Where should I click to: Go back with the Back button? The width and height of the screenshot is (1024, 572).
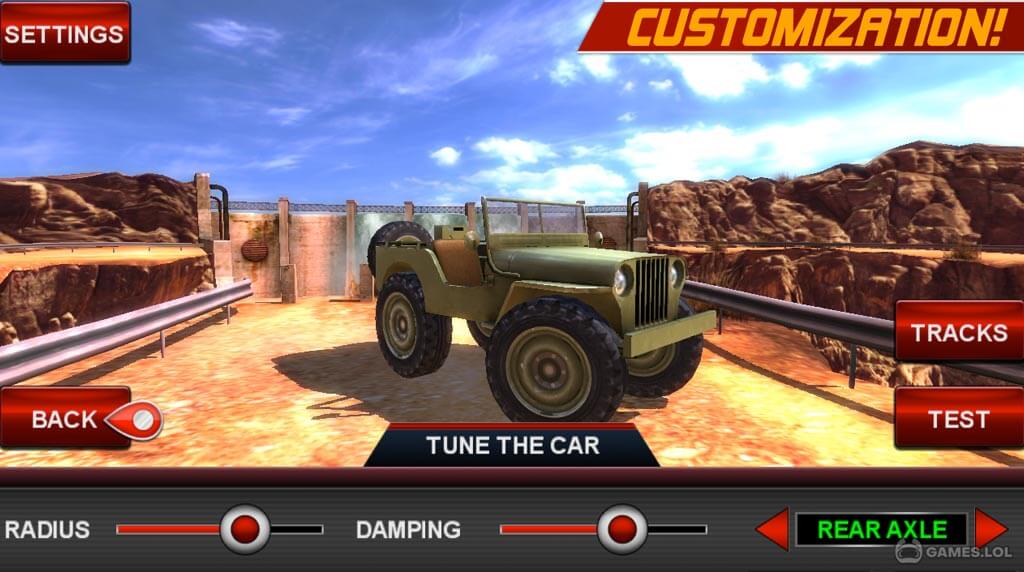click(66, 419)
